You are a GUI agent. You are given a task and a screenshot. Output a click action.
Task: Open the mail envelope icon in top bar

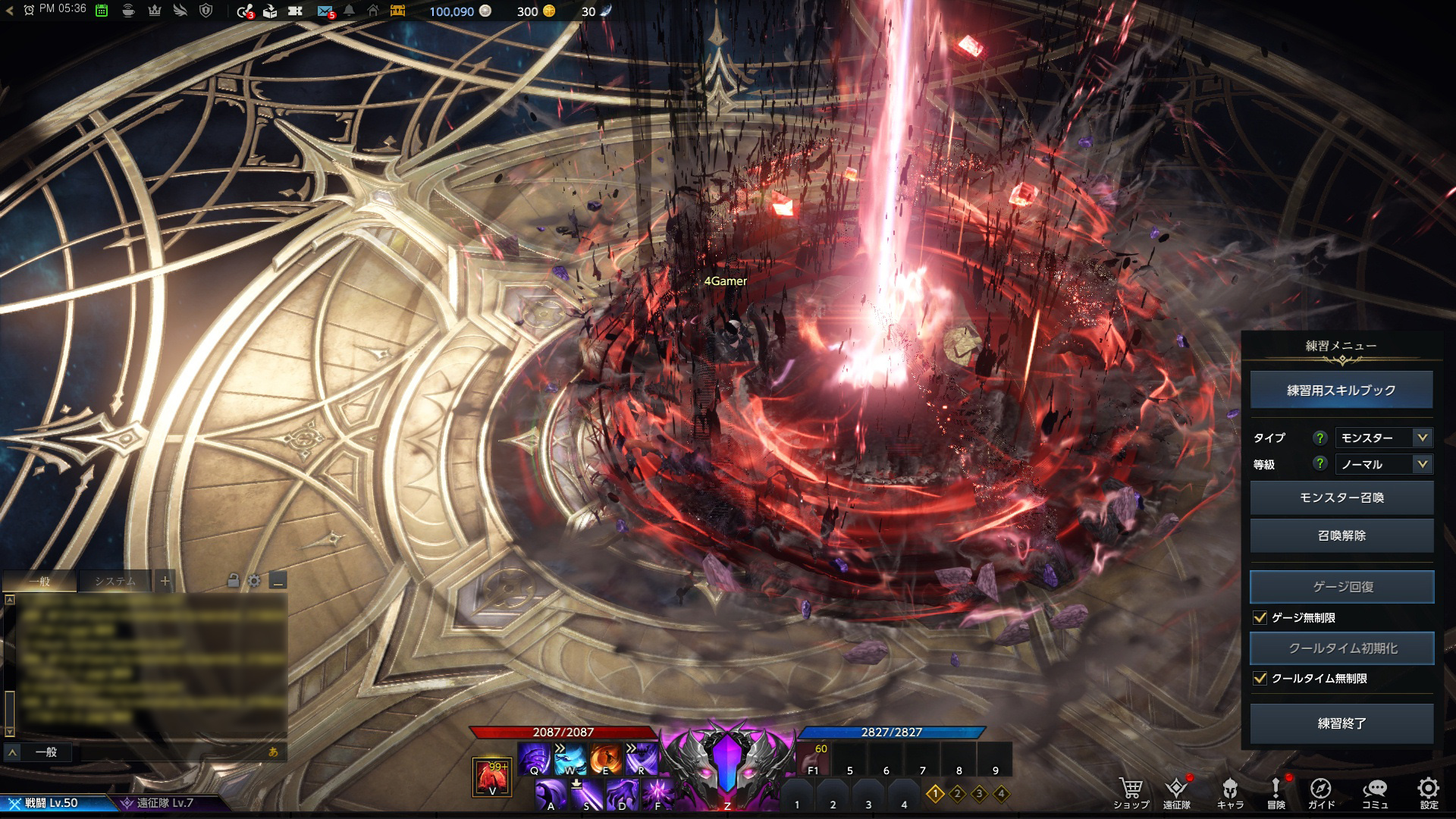click(x=325, y=11)
